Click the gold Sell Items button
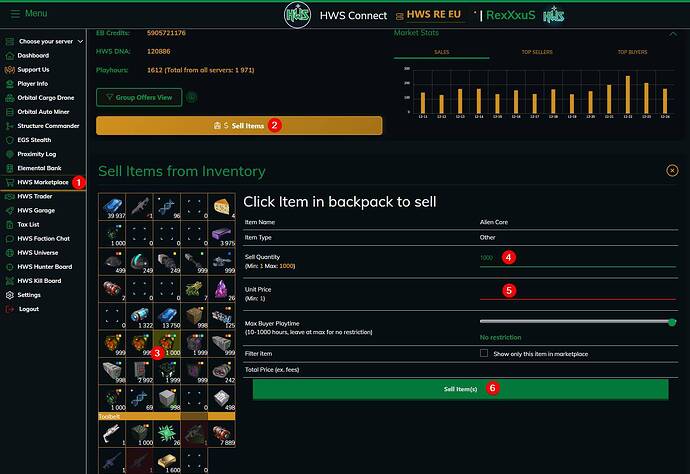The width and height of the screenshot is (690, 474). point(239,126)
